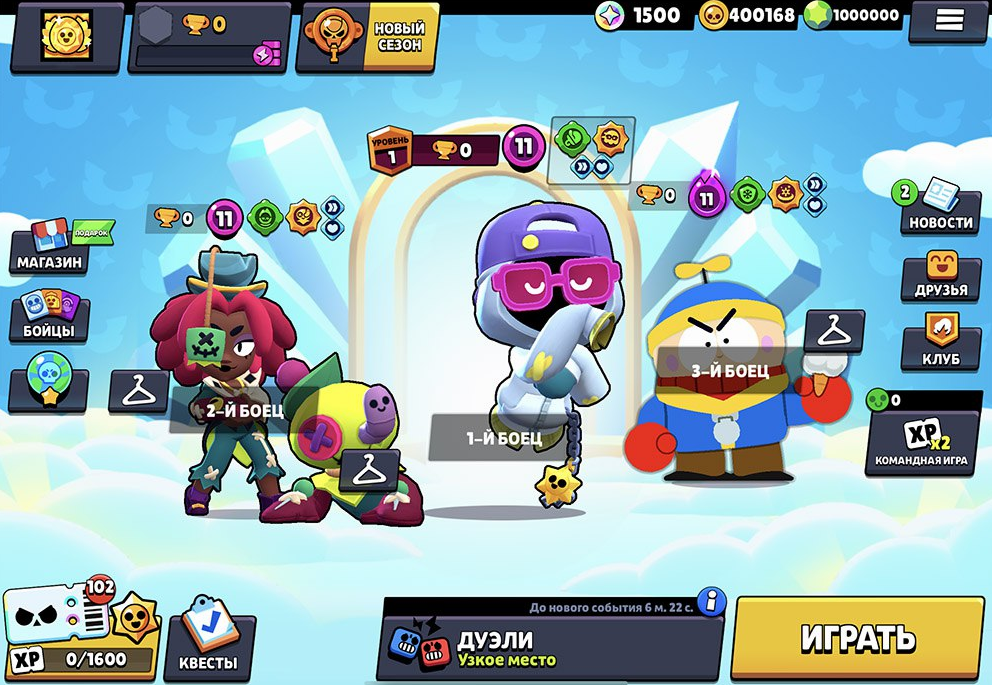992x685 pixels.
Task: Open the БОЙЦЫ brawlers collection
Action: tap(48, 316)
